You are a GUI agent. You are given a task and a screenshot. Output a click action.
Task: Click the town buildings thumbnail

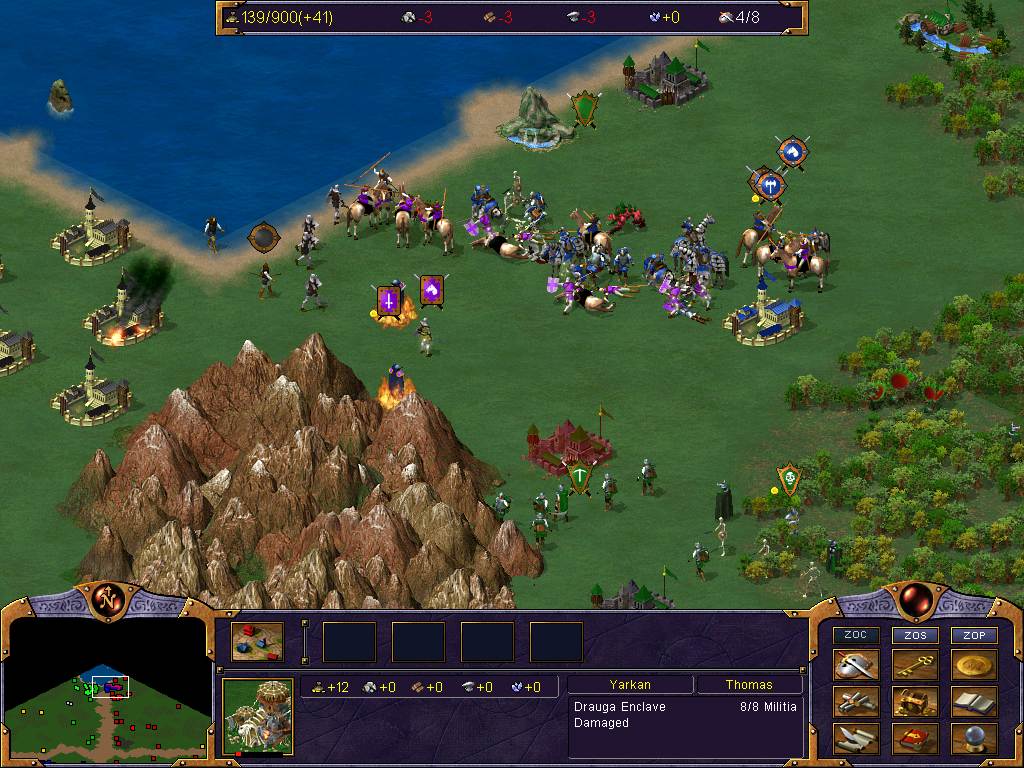[x=257, y=642]
